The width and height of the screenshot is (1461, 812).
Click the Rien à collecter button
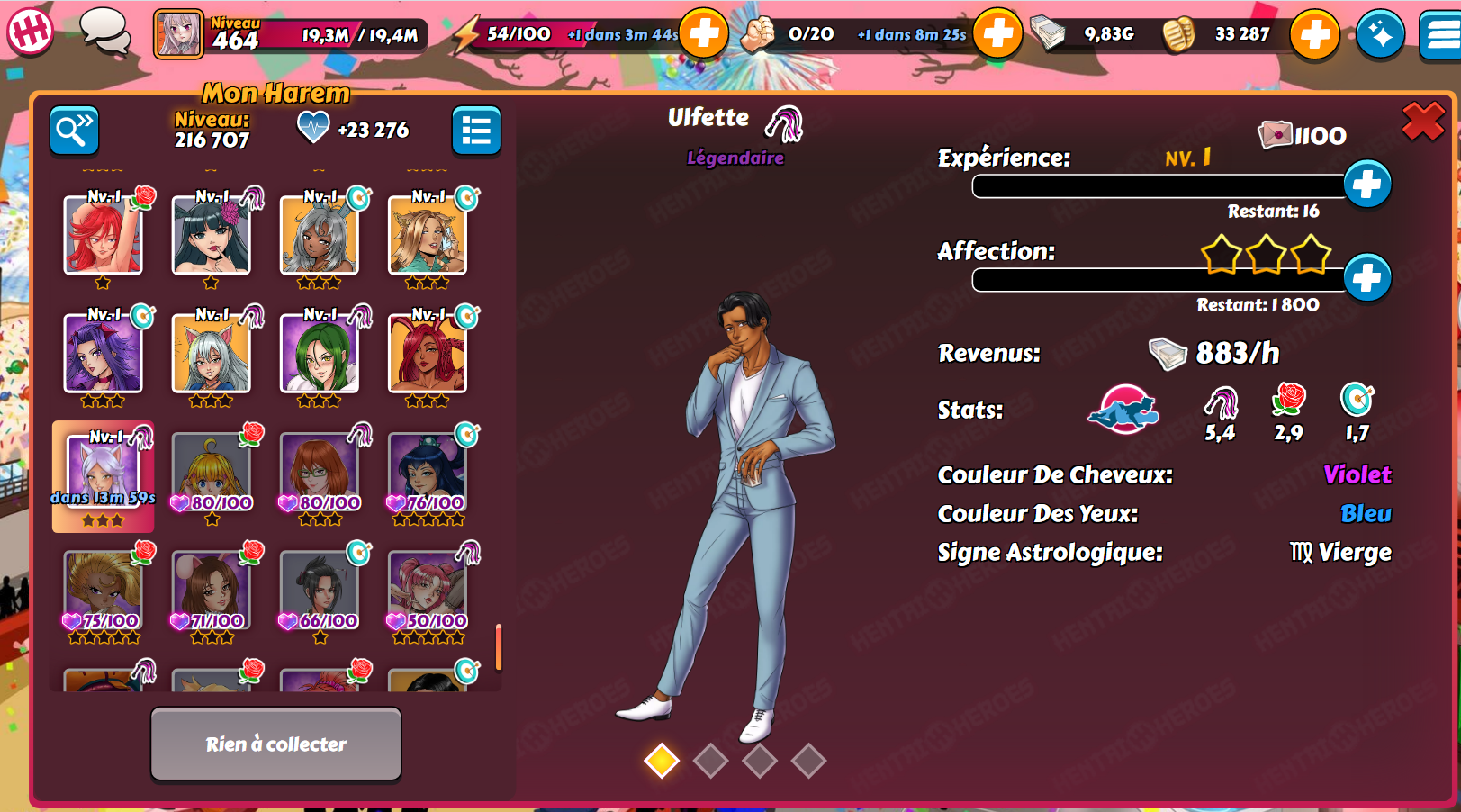pyautogui.click(x=275, y=744)
